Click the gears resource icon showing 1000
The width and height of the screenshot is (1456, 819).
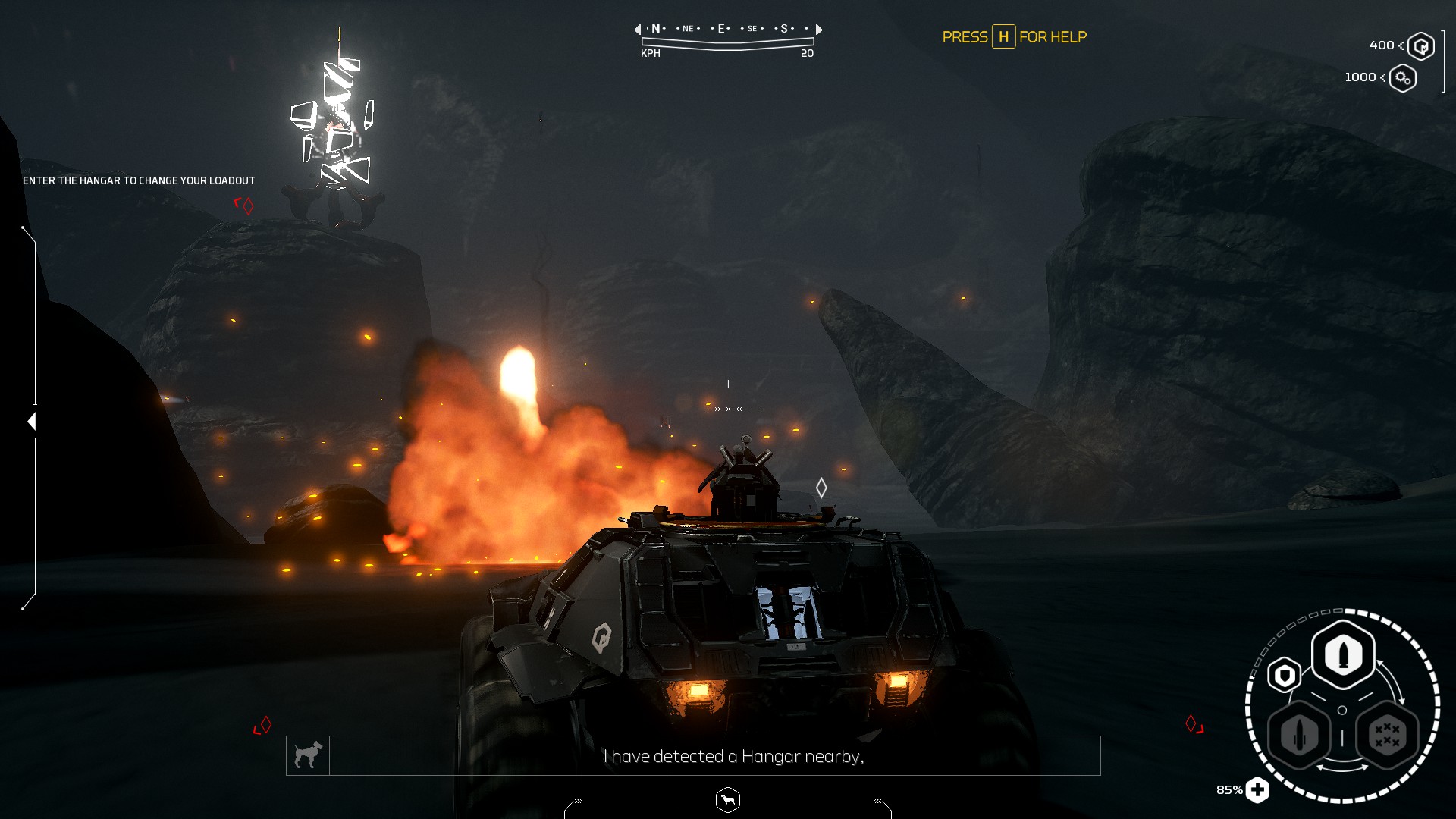[x=1402, y=77]
